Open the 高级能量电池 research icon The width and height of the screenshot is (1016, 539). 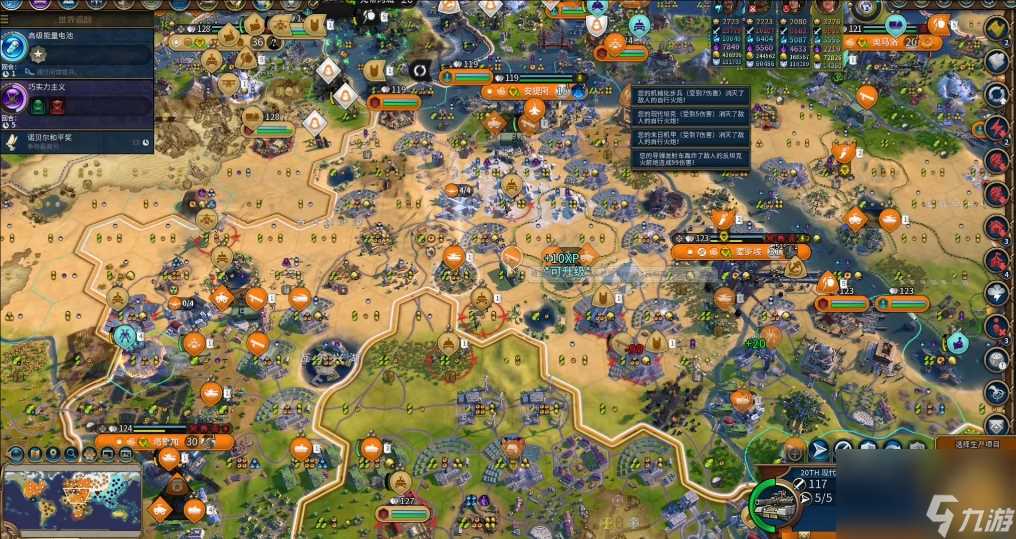point(15,45)
